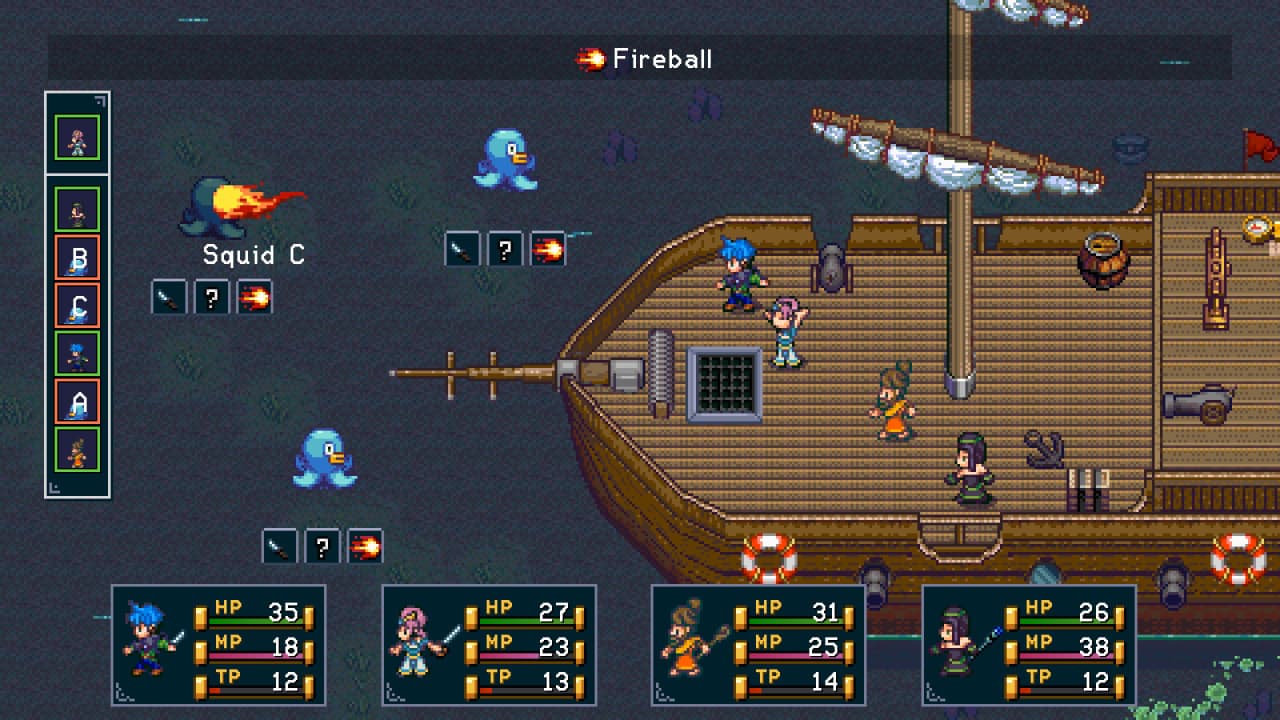Select Squid A in the turn order
1280x720 pixels.
coord(77,402)
